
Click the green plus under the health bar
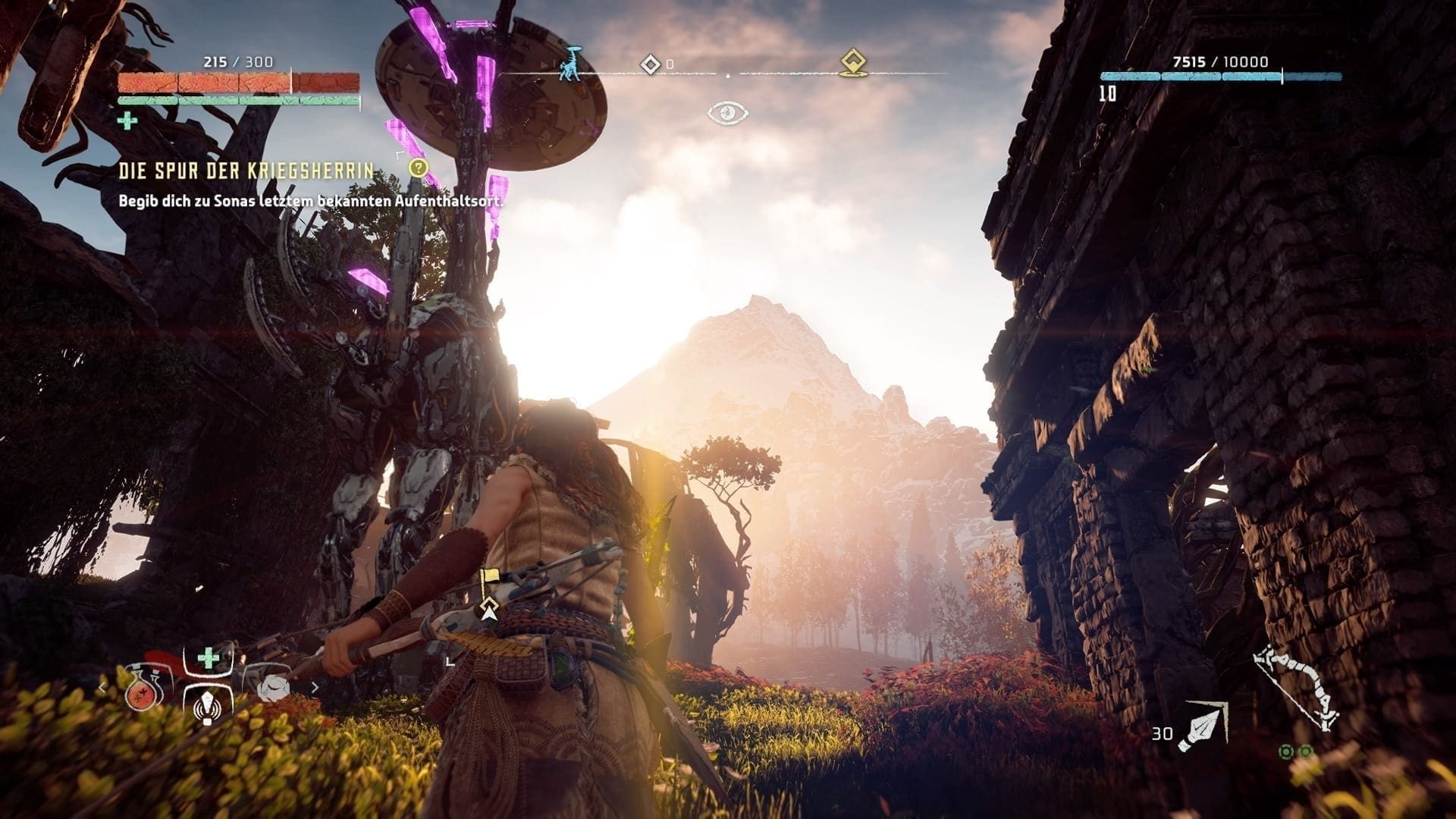pyautogui.click(x=127, y=121)
